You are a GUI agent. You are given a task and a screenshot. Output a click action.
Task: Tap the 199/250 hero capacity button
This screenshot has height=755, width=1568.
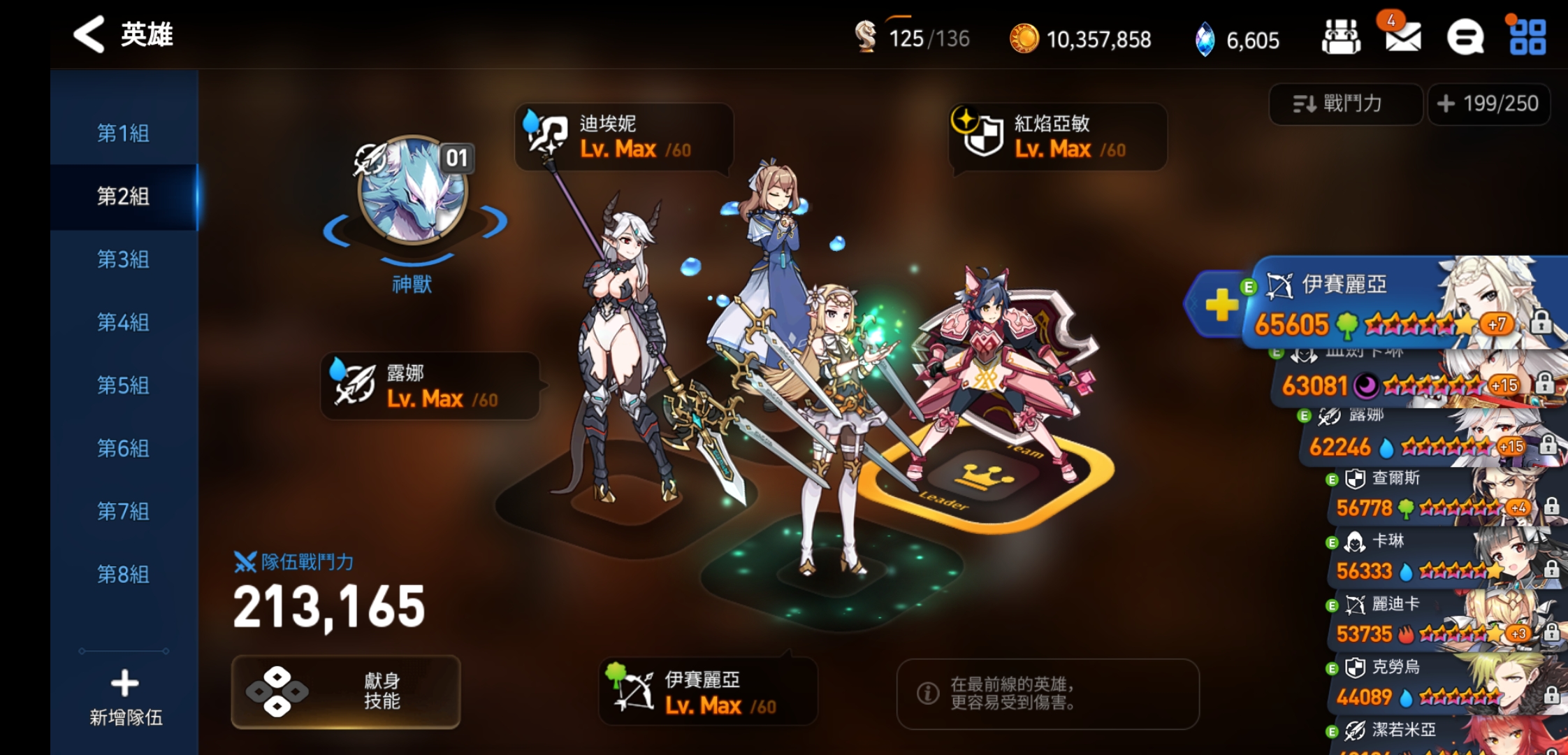[1489, 103]
